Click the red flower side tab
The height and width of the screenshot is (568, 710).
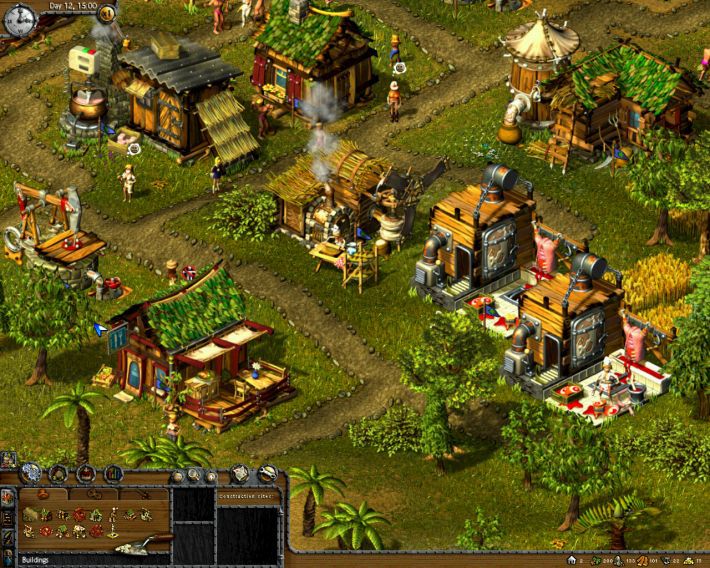pos(8,495)
